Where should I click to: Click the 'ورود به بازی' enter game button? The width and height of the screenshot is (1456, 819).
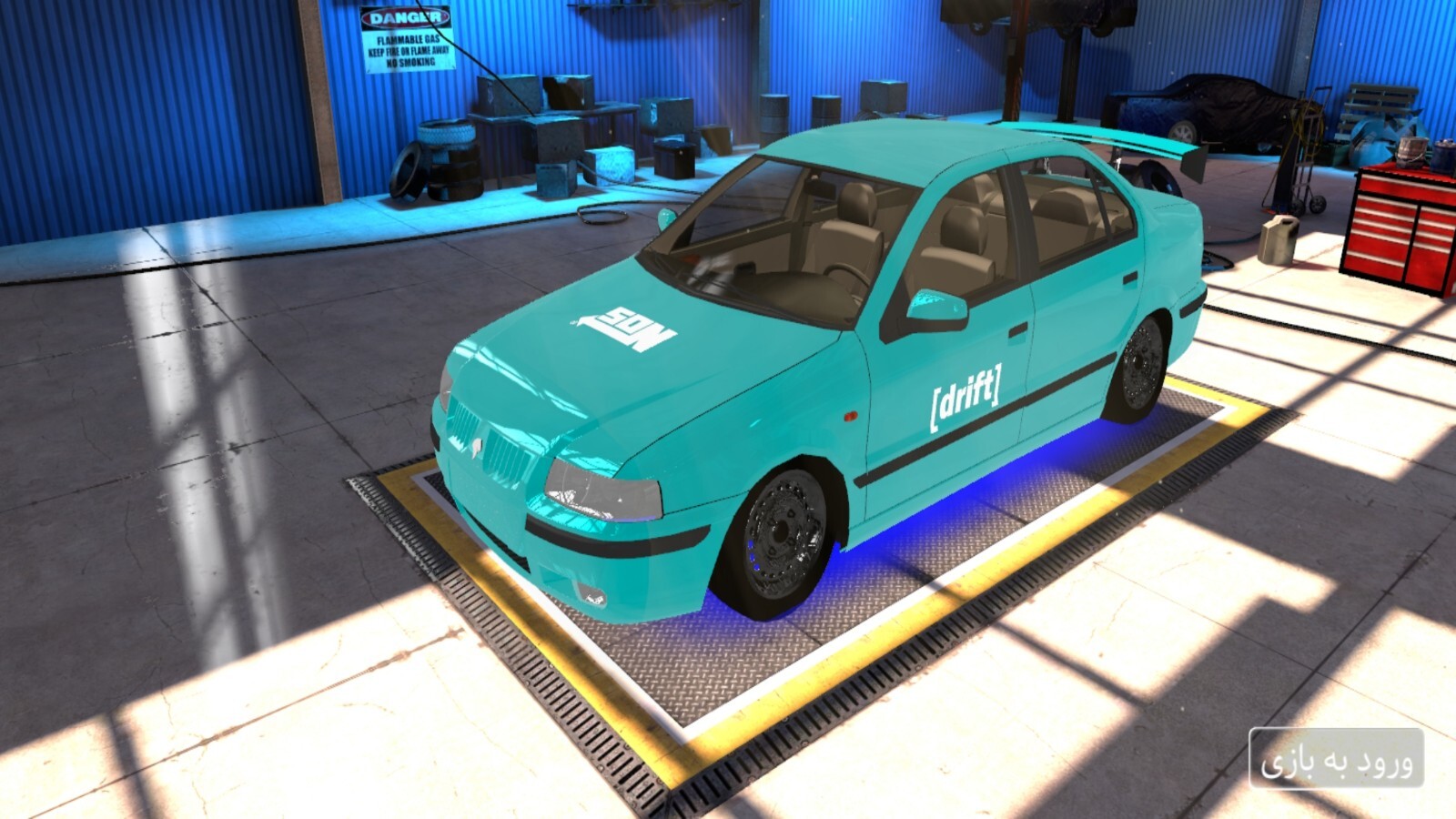coord(1336,760)
